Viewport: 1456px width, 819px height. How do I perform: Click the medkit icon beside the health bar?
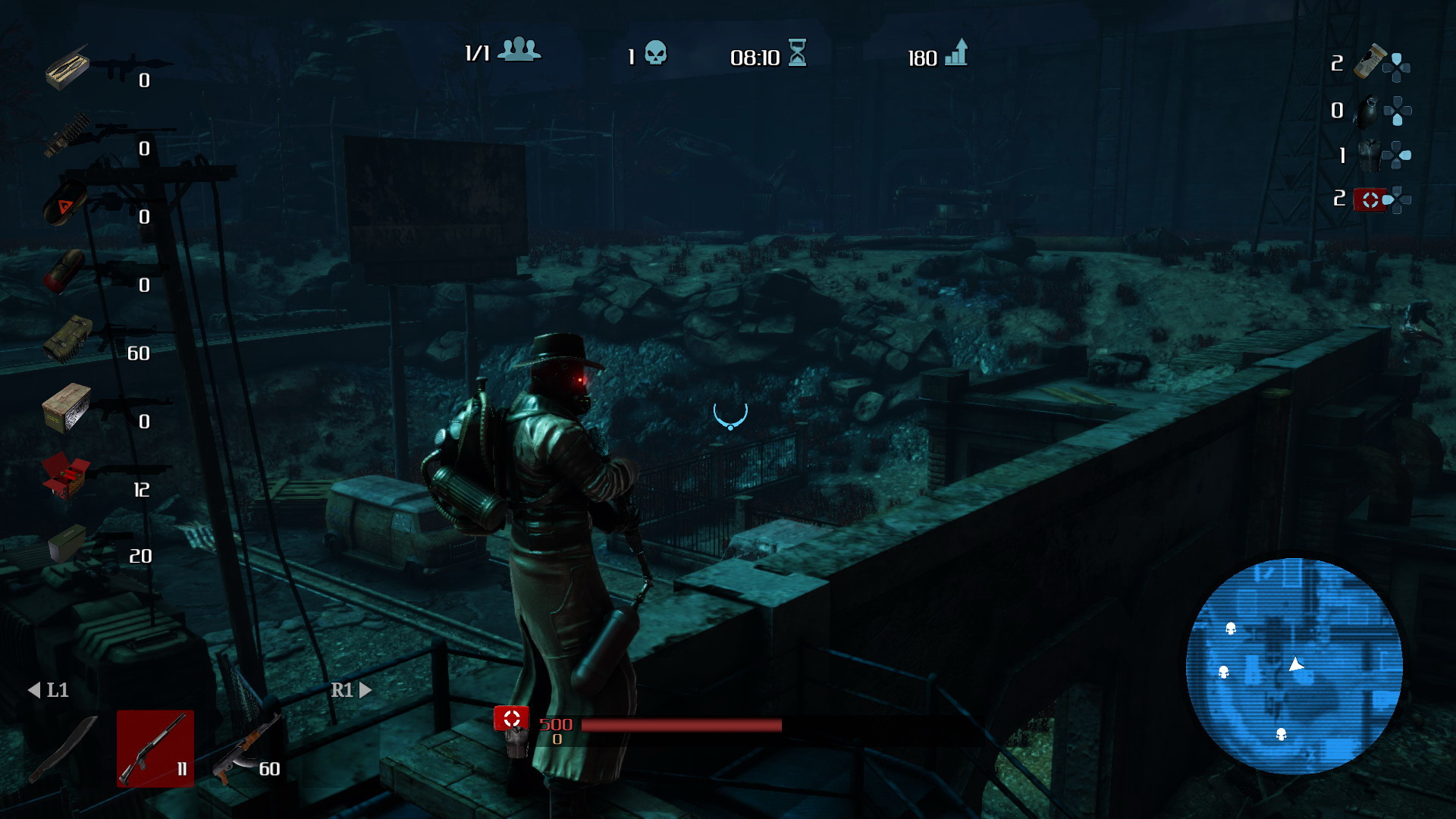512,719
